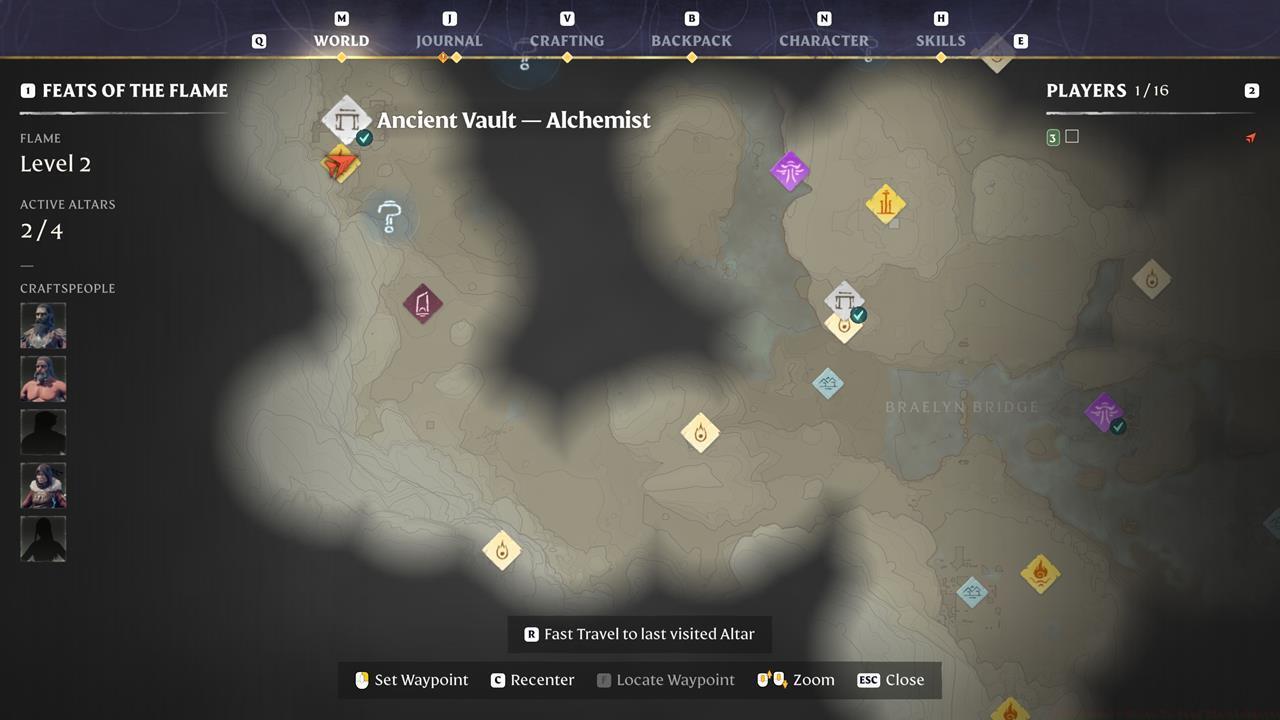
Task: Click the Ancient Vault — Alchemist map icon
Action: (346, 118)
